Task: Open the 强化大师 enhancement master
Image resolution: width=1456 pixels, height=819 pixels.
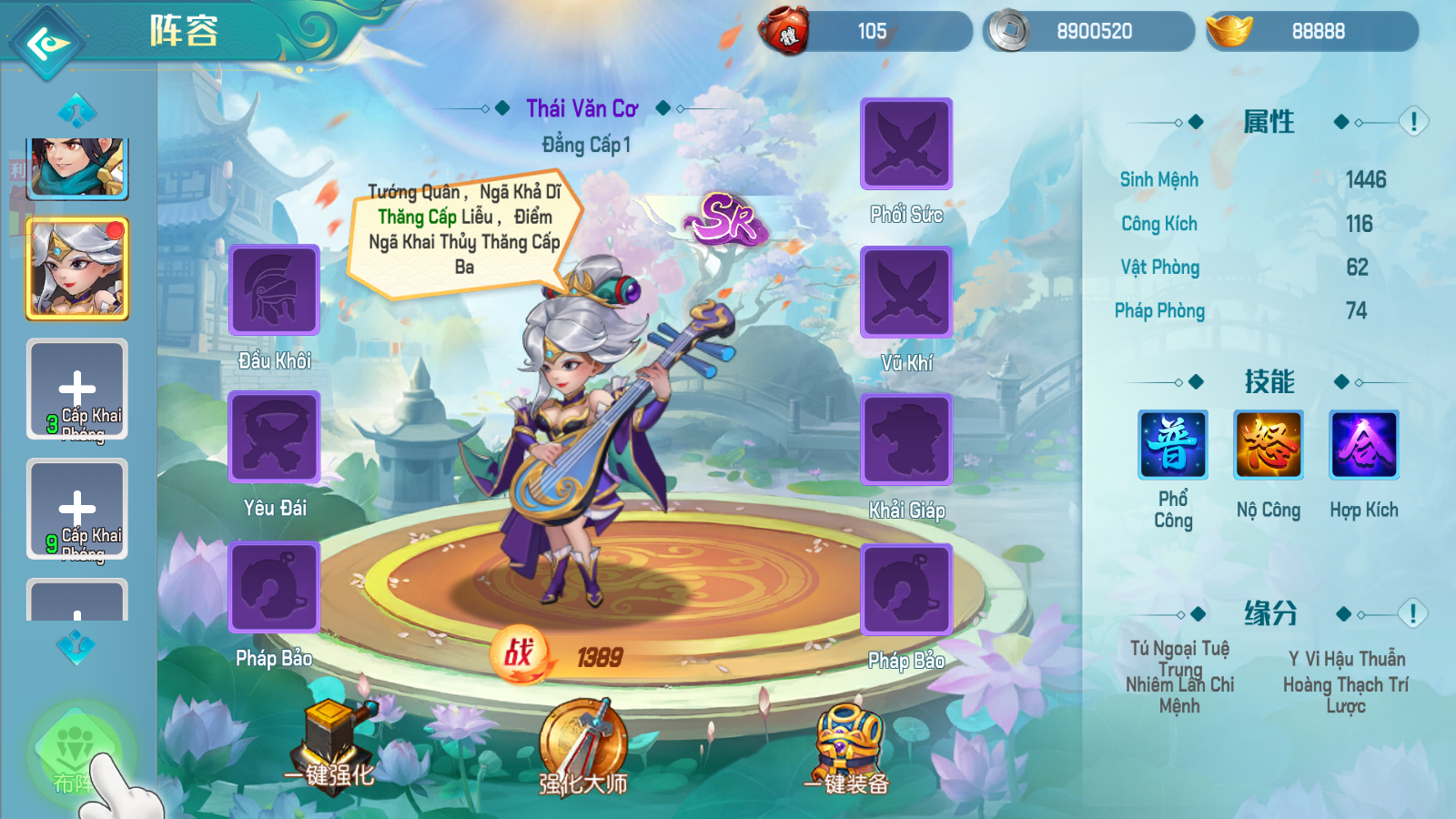Action: [583, 747]
